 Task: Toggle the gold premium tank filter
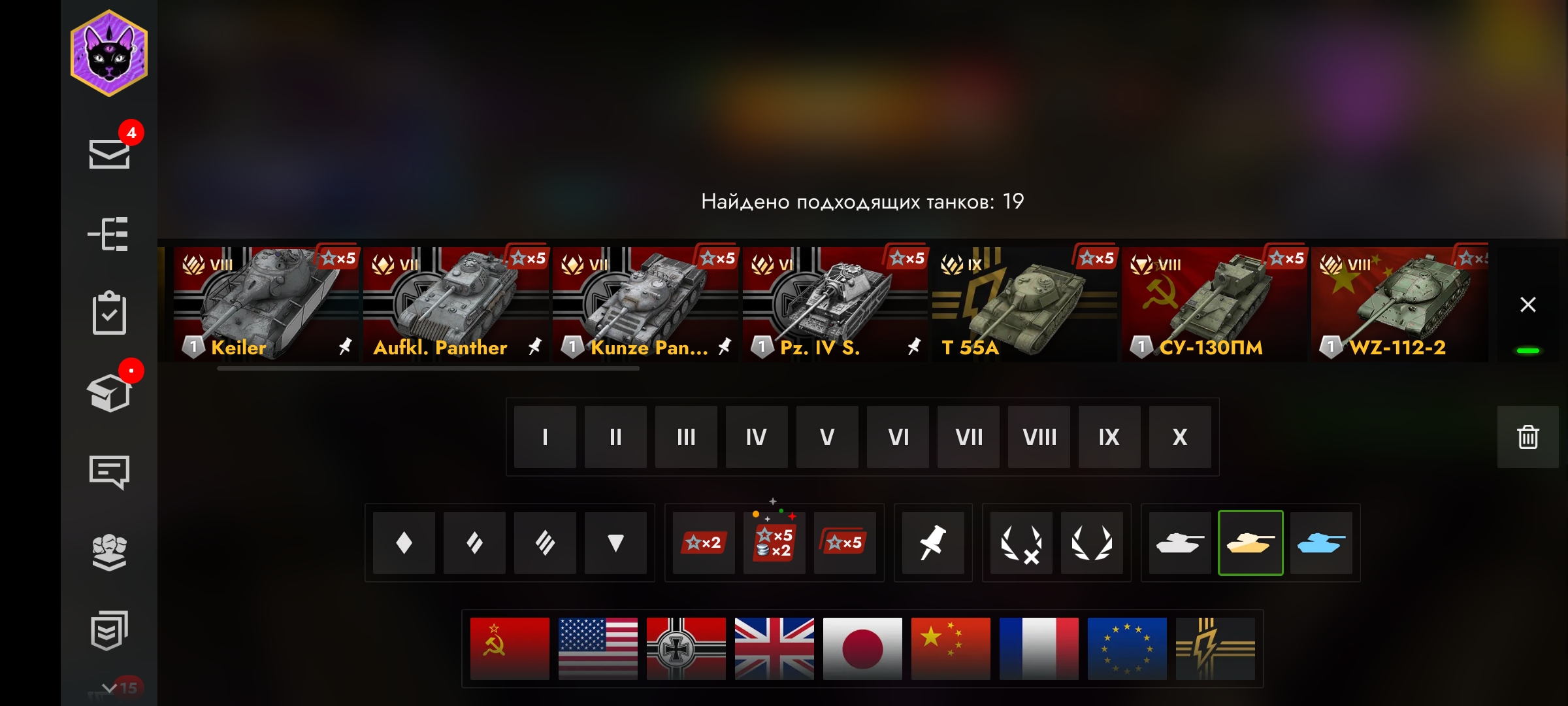(x=1250, y=543)
